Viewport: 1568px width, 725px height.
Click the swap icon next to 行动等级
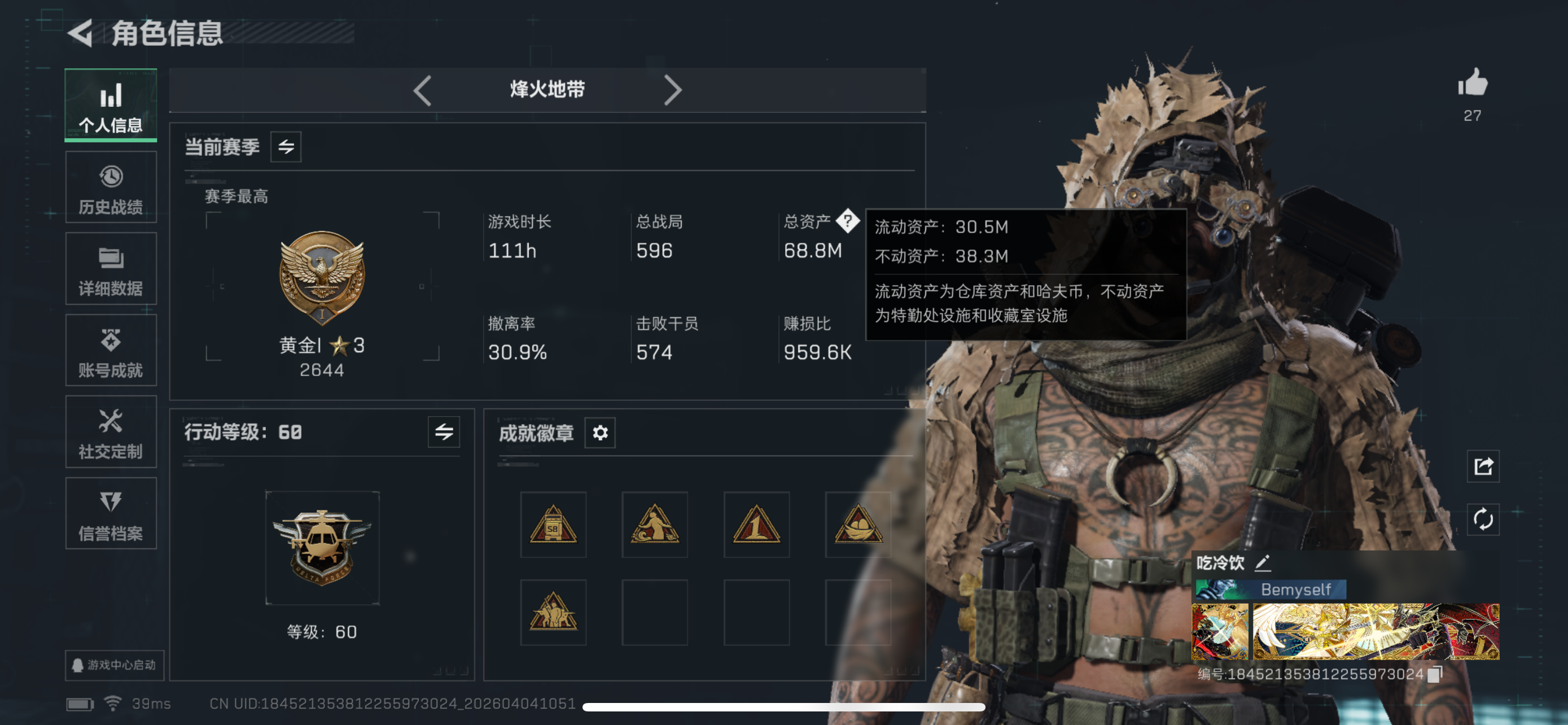coord(444,432)
